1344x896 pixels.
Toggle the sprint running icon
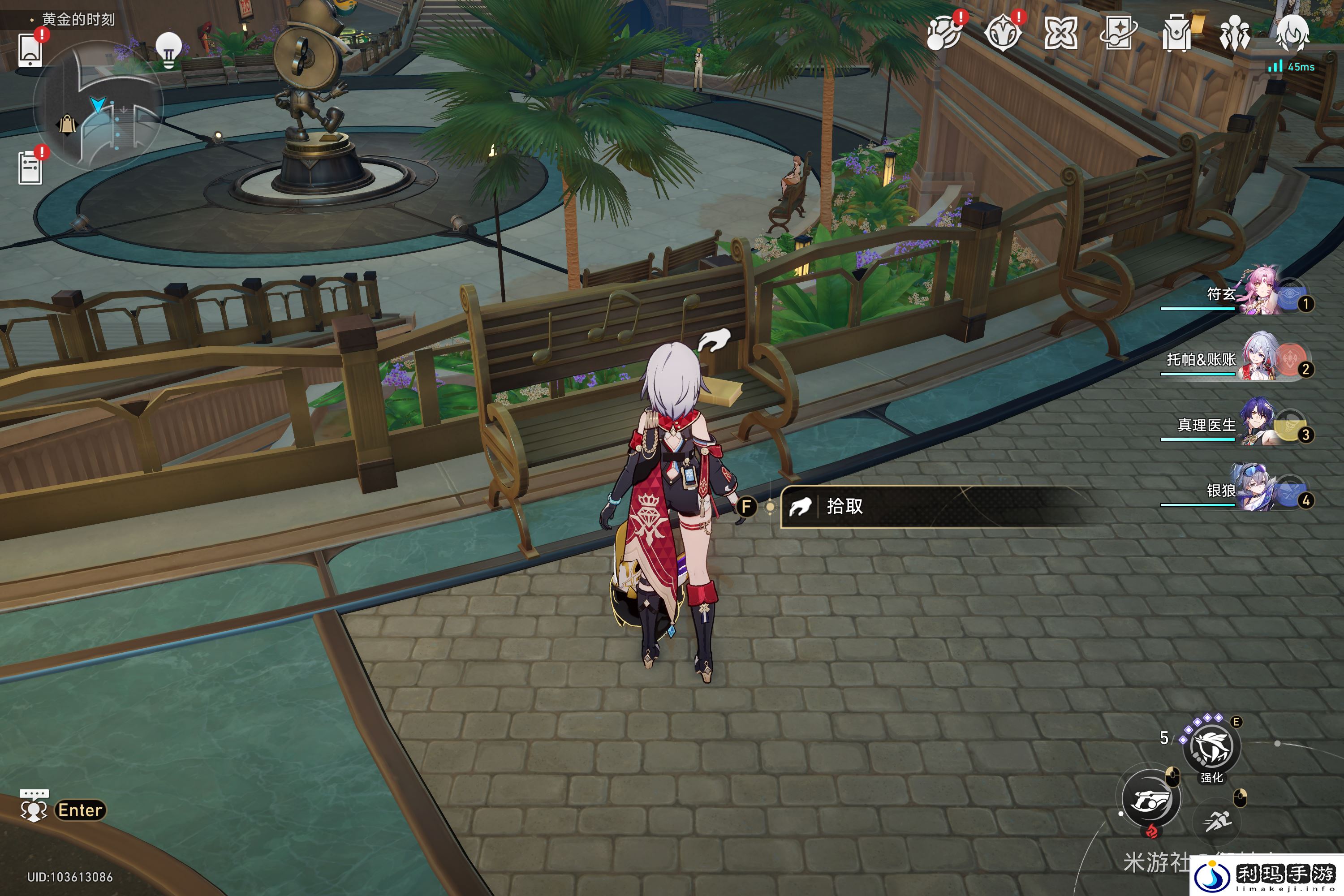1217,822
